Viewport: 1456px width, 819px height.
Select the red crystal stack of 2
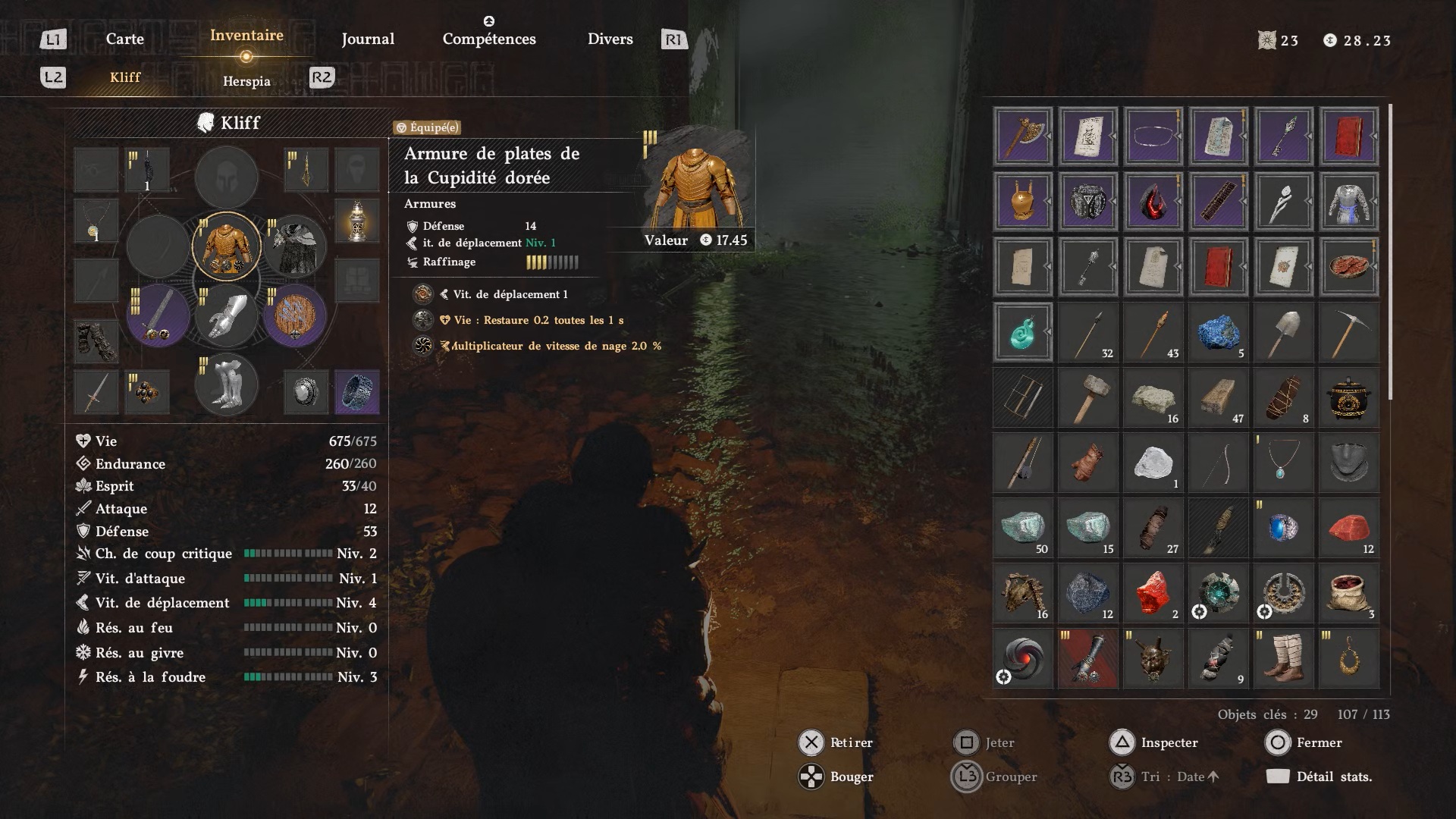1153,593
